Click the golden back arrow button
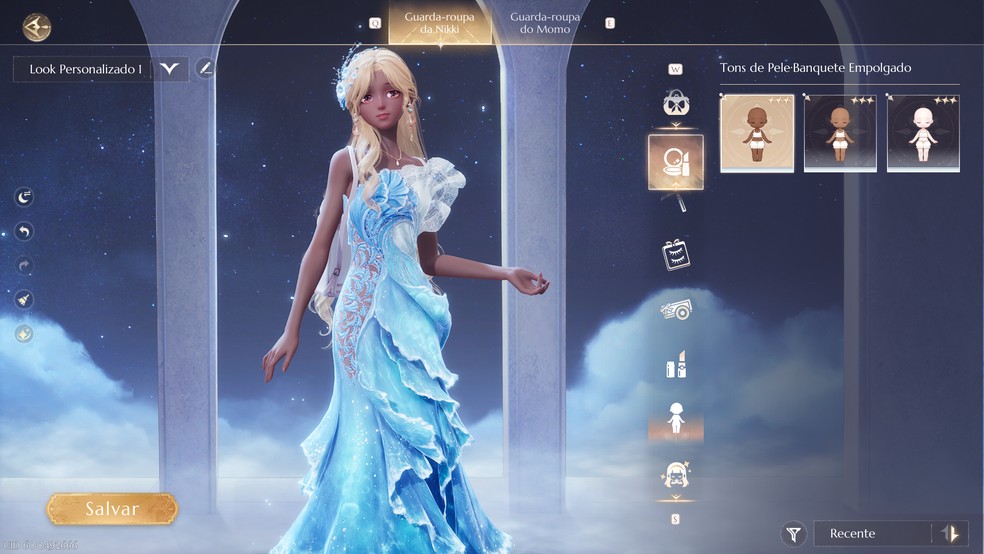The image size is (984, 554). pos(37,27)
